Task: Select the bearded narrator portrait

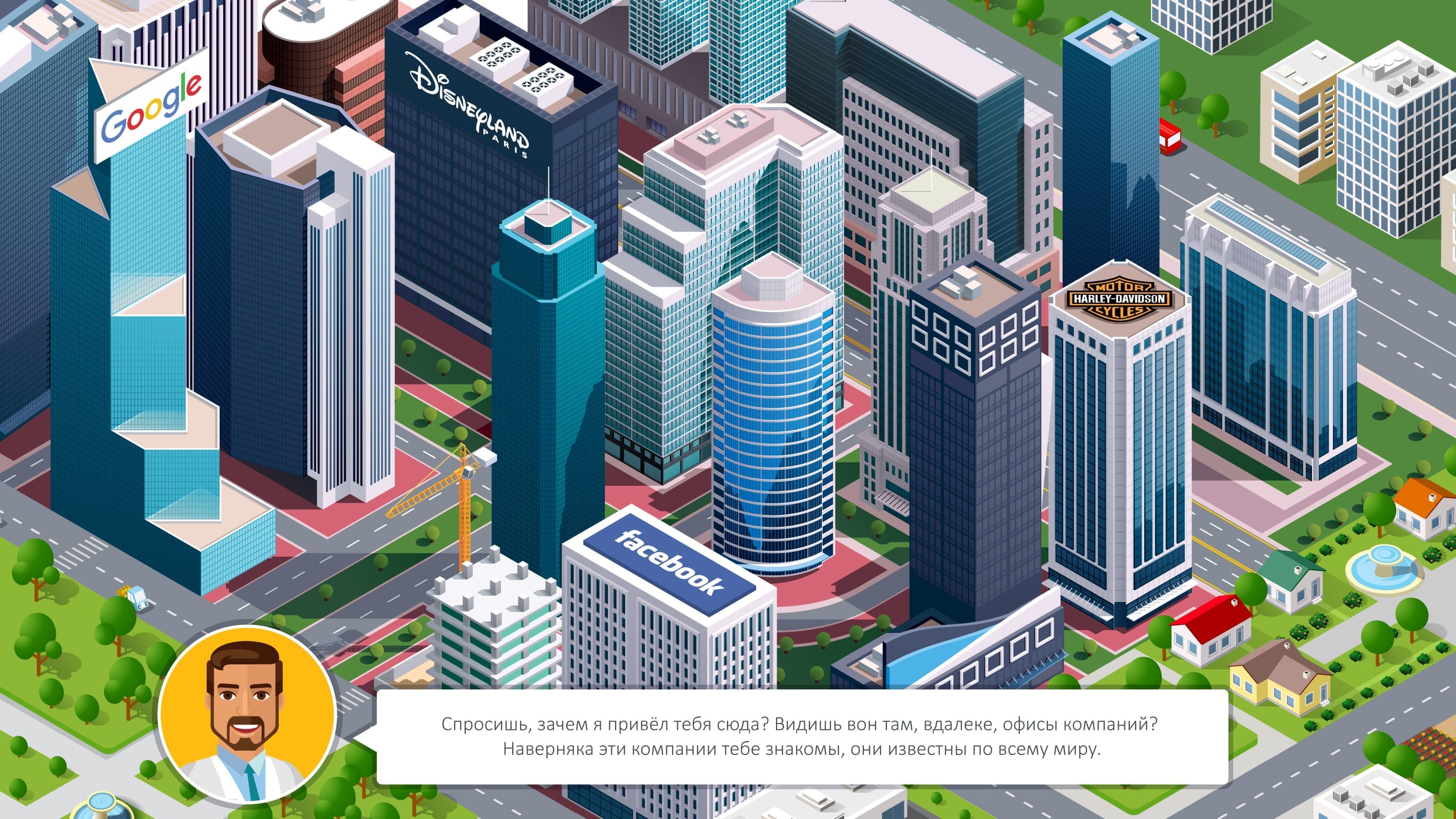Action: pyautogui.click(x=248, y=715)
